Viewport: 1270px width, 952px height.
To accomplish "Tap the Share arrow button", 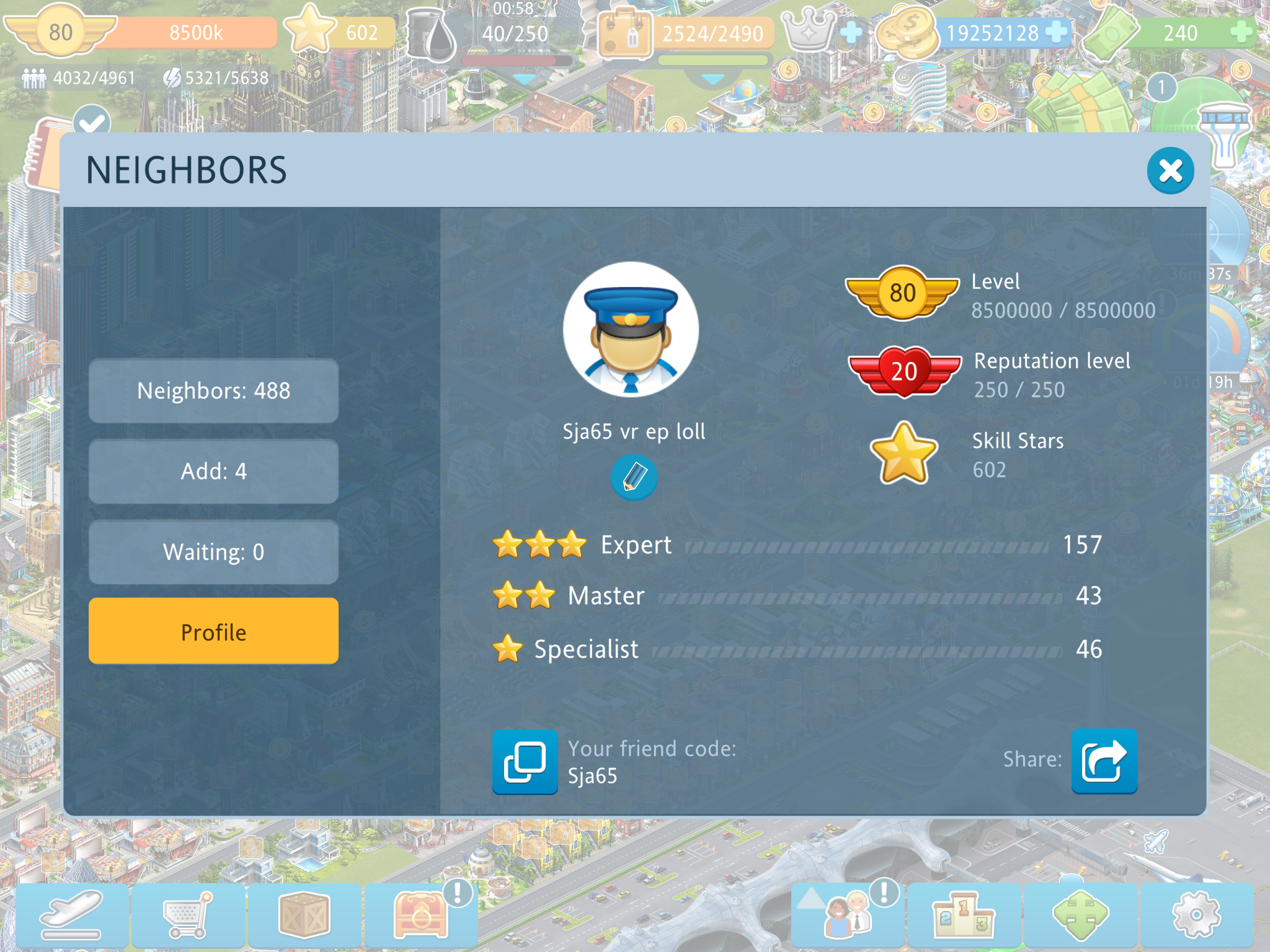I will [x=1104, y=762].
